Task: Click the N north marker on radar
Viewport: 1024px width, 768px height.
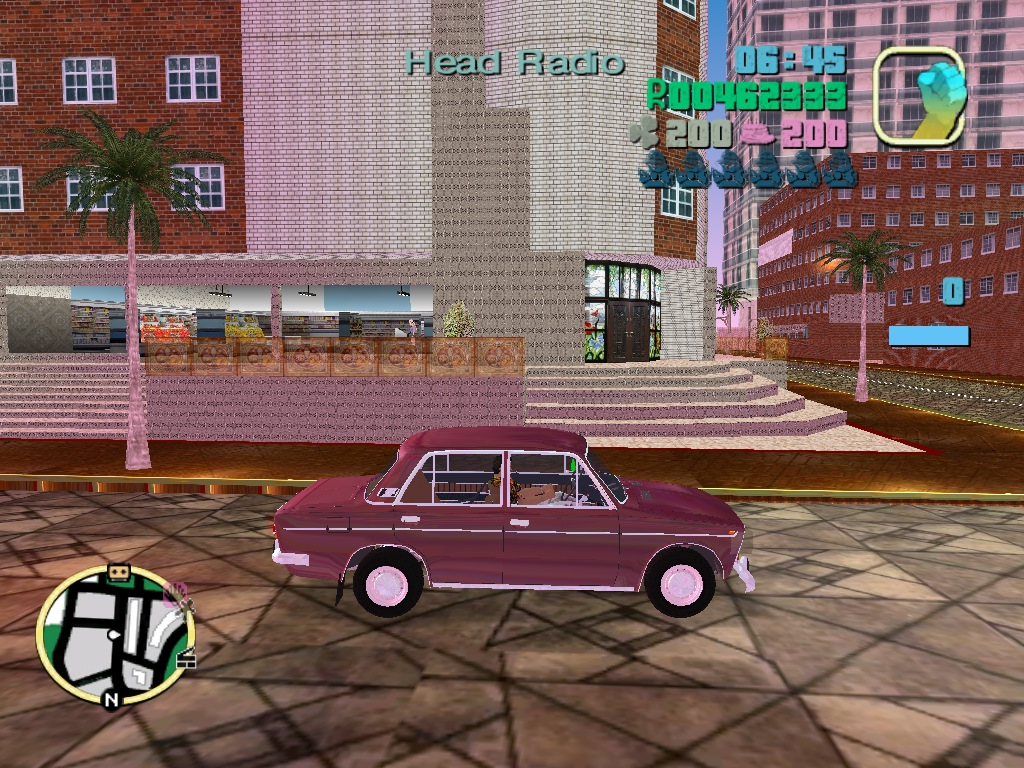Action: tap(112, 698)
